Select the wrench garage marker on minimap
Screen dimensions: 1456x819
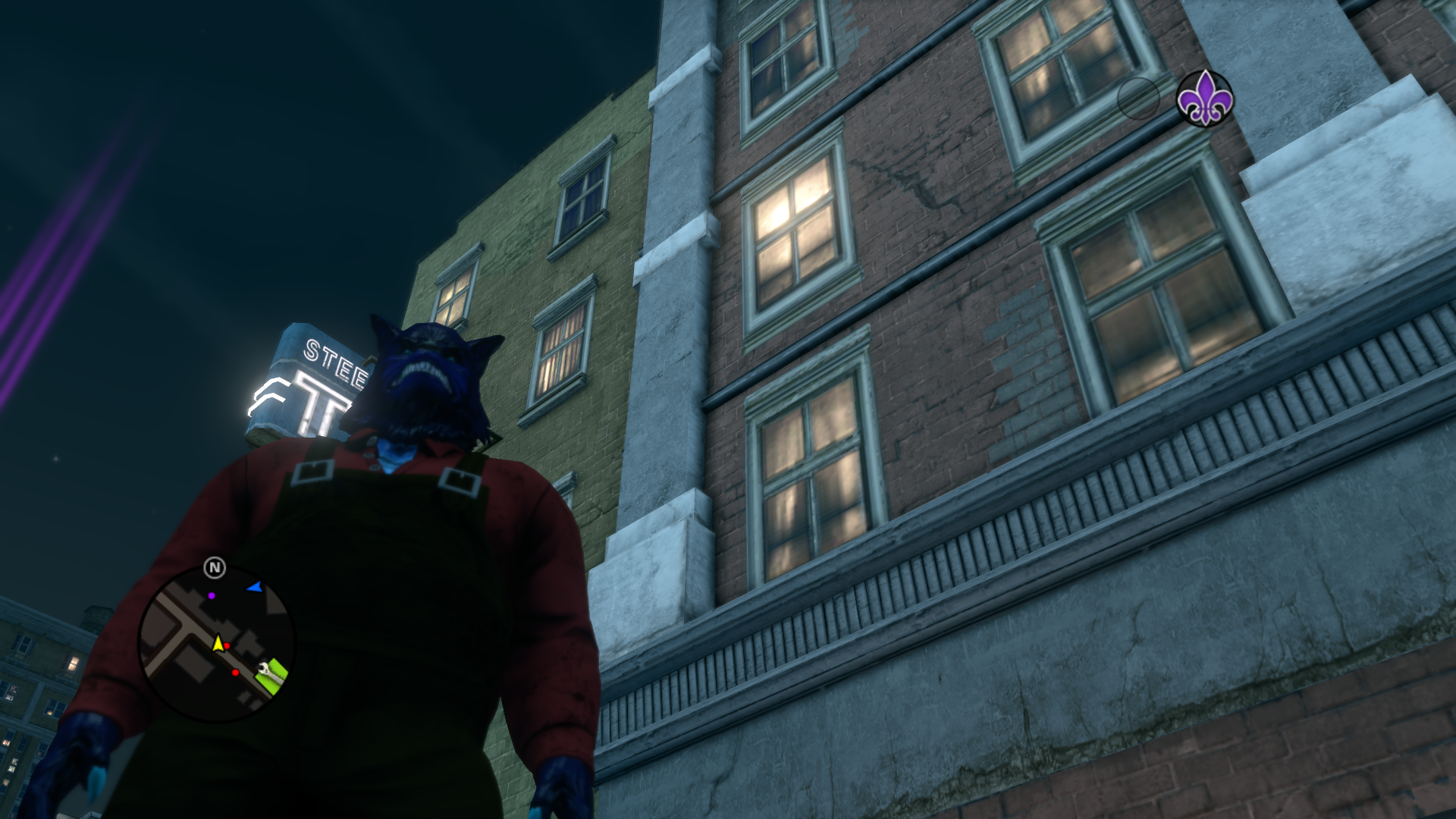tap(264, 669)
